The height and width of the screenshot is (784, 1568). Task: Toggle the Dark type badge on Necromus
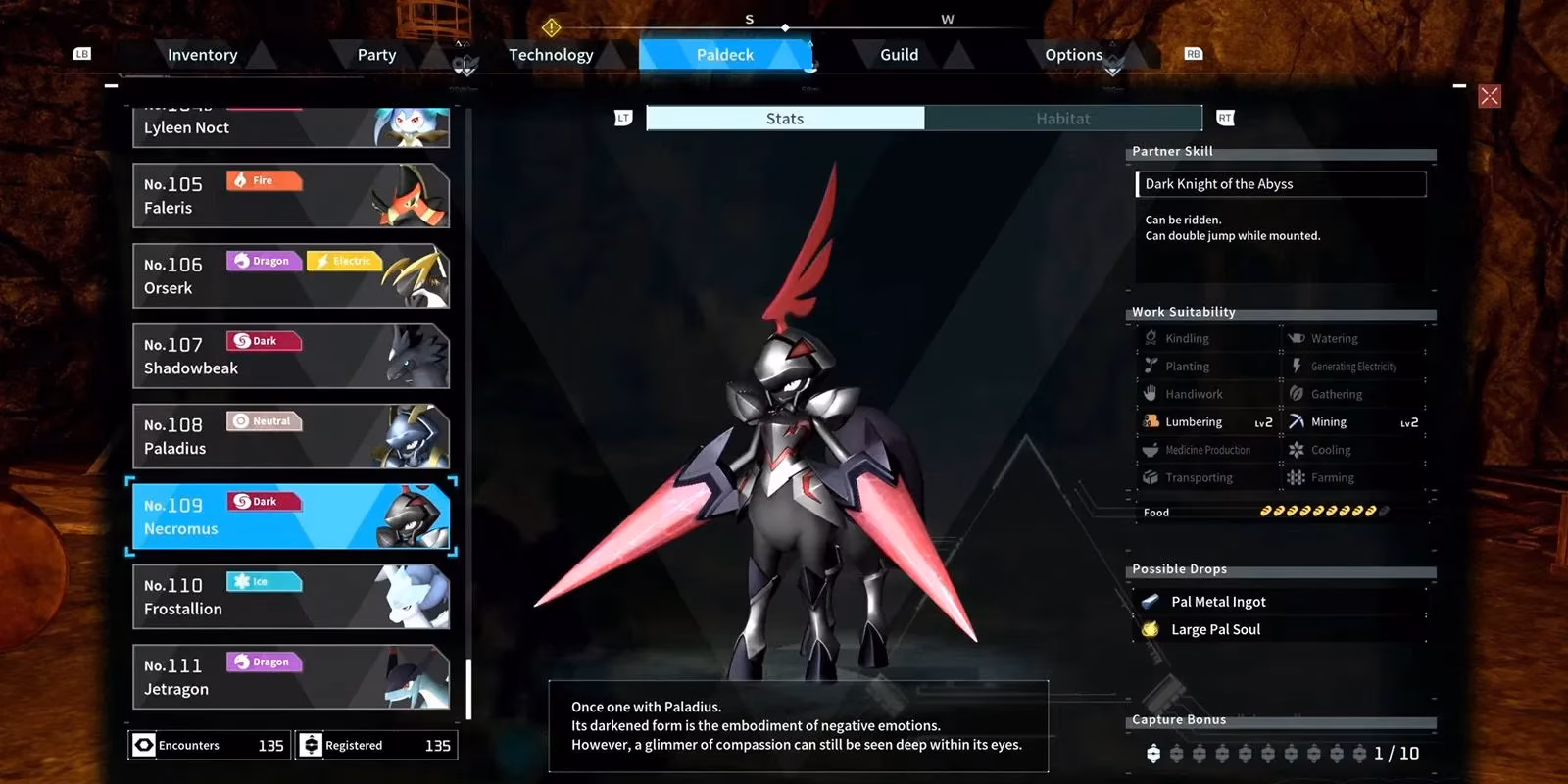pos(264,501)
